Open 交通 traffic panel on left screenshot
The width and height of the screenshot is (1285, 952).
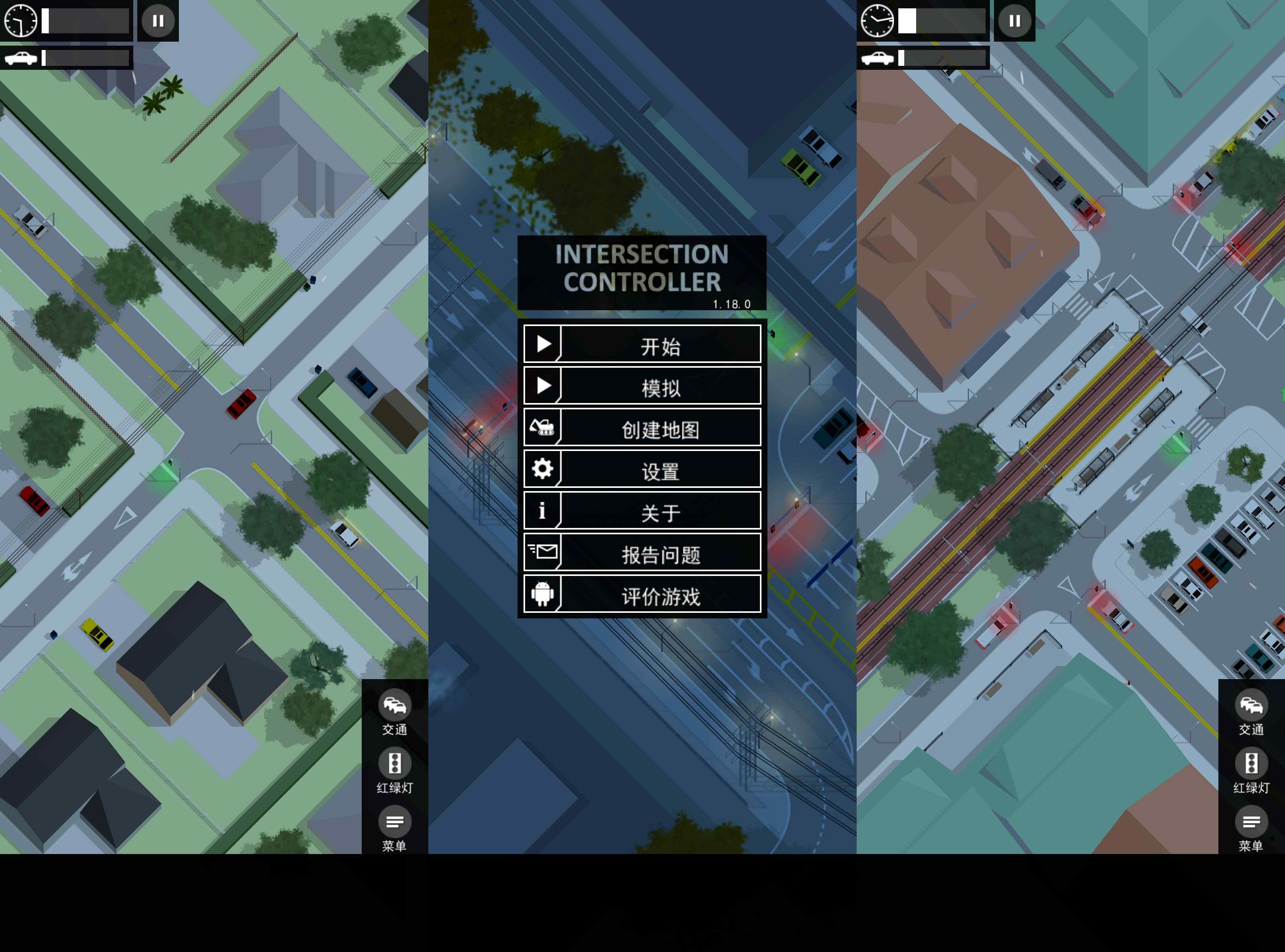[395, 712]
